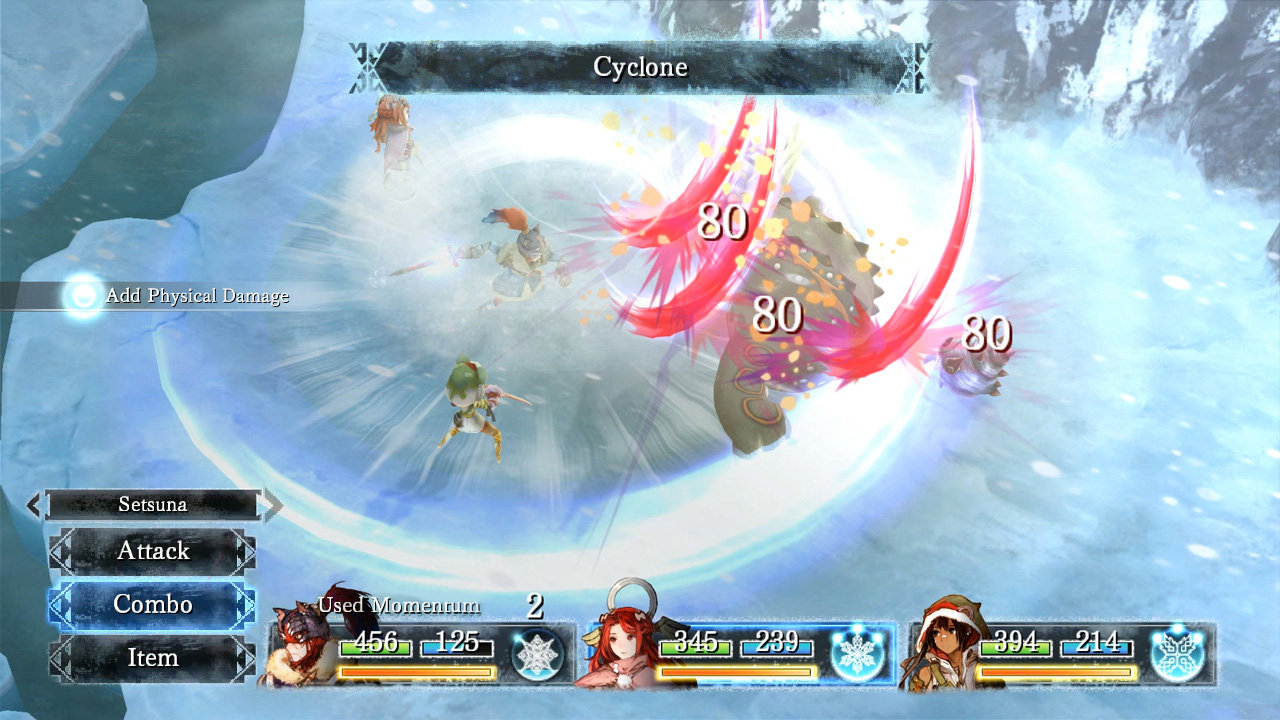The height and width of the screenshot is (720, 1280).
Task: Click the Cyclone skill name banner
Action: 640,66
